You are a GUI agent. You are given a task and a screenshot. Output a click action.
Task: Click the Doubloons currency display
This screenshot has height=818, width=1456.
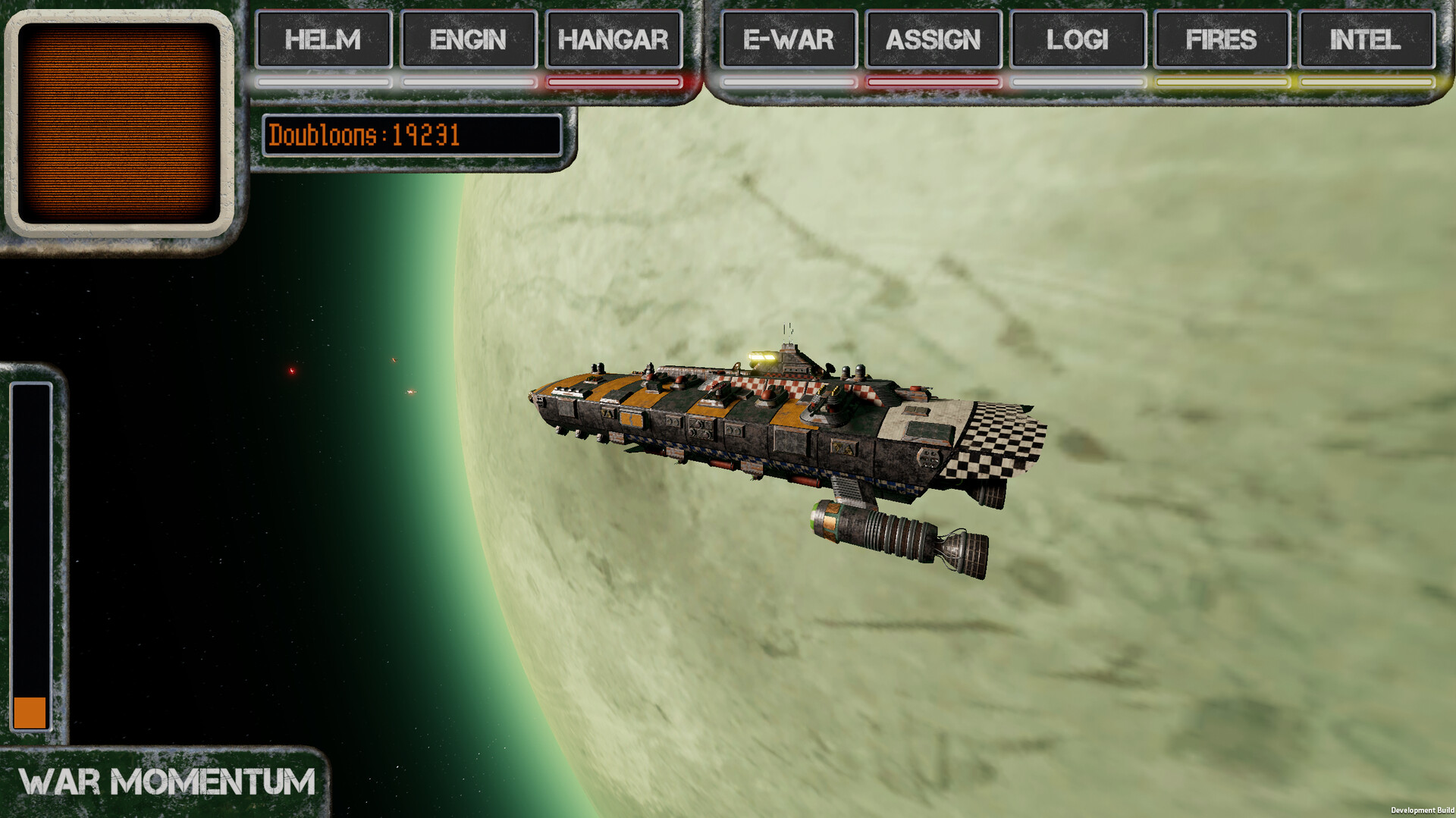coord(413,137)
